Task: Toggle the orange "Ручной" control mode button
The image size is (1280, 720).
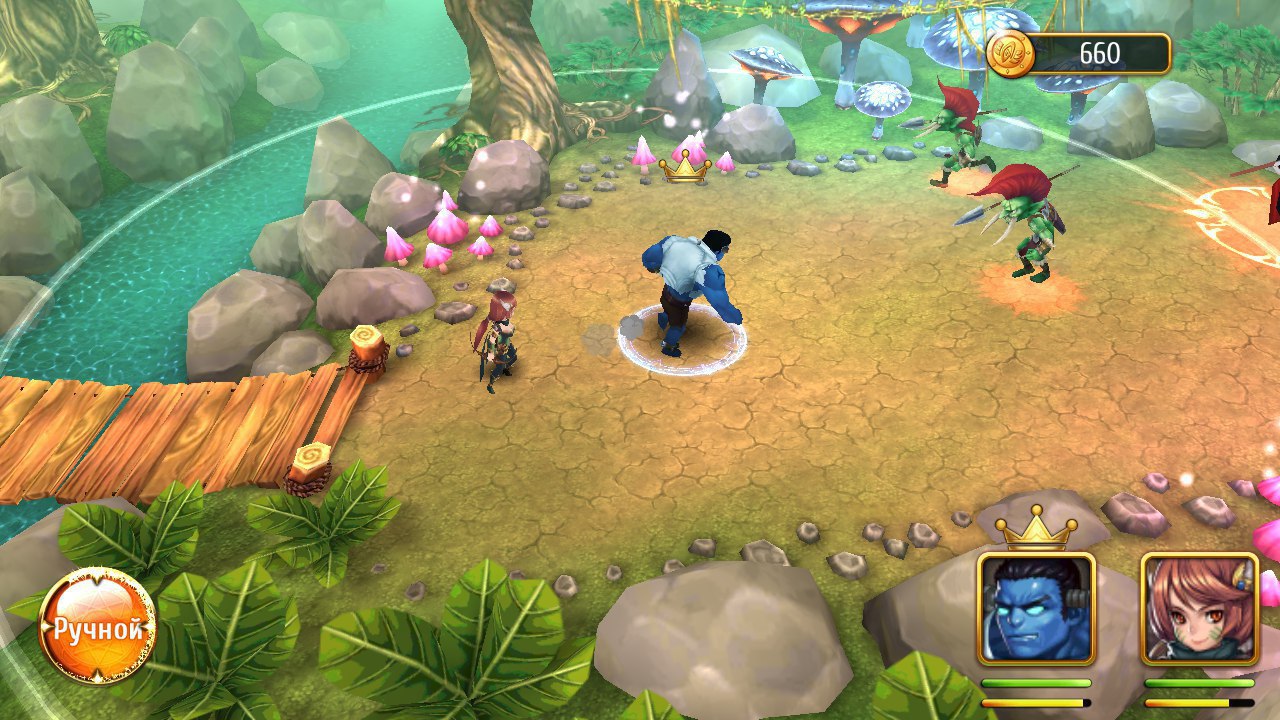Action: coord(97,627)
